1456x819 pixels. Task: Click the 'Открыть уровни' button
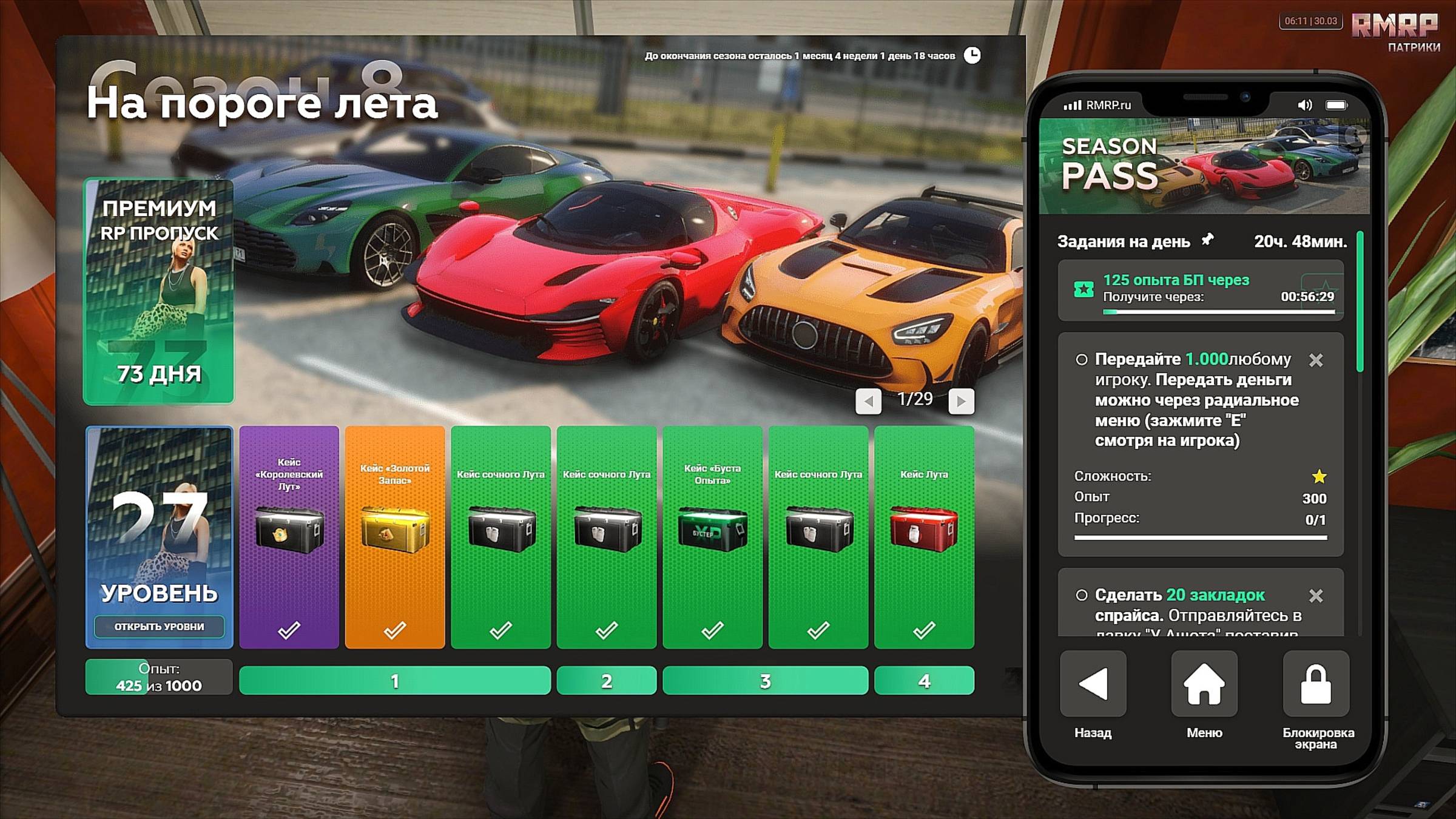click(x=159, y=626)
